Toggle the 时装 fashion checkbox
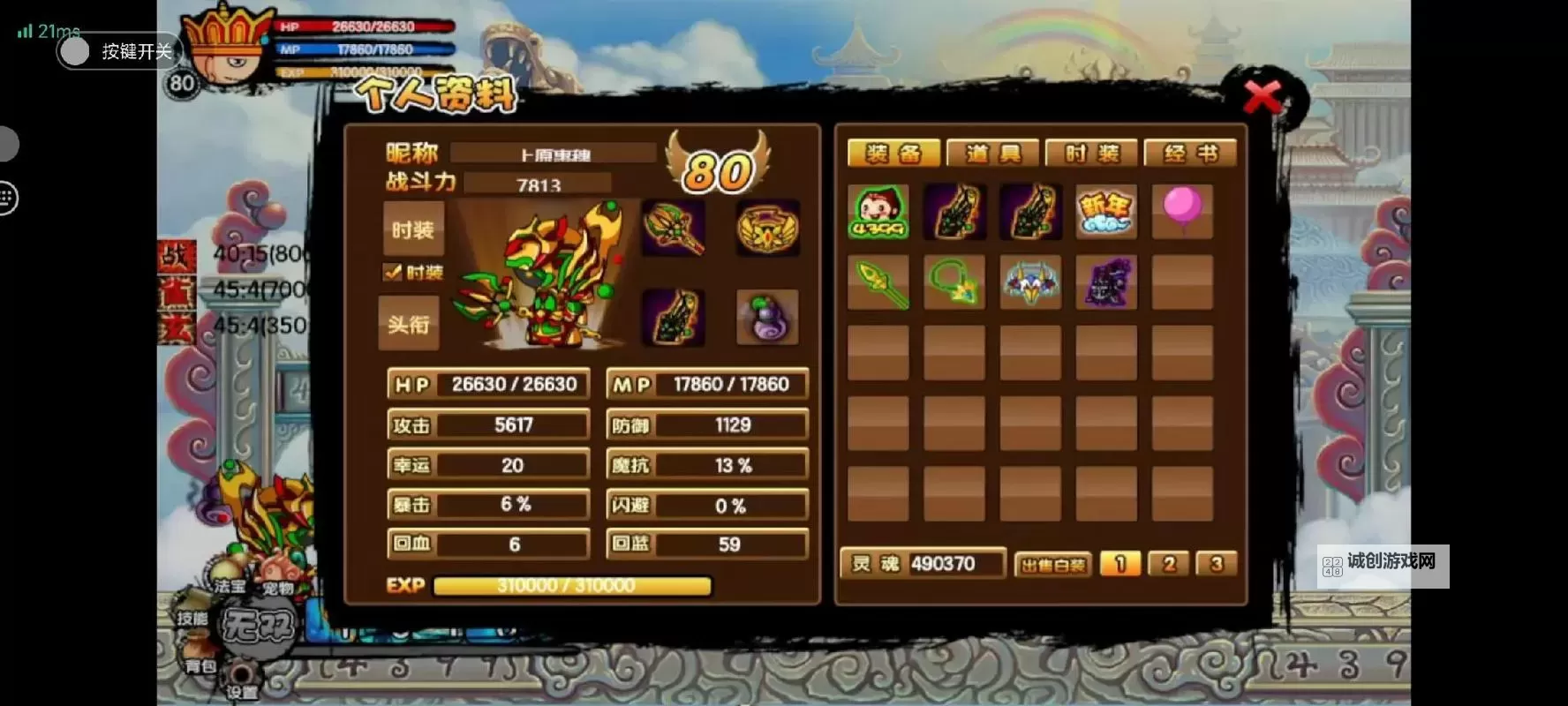Image resolution: width=1568 pixels, height=706 pixels. 396,274
